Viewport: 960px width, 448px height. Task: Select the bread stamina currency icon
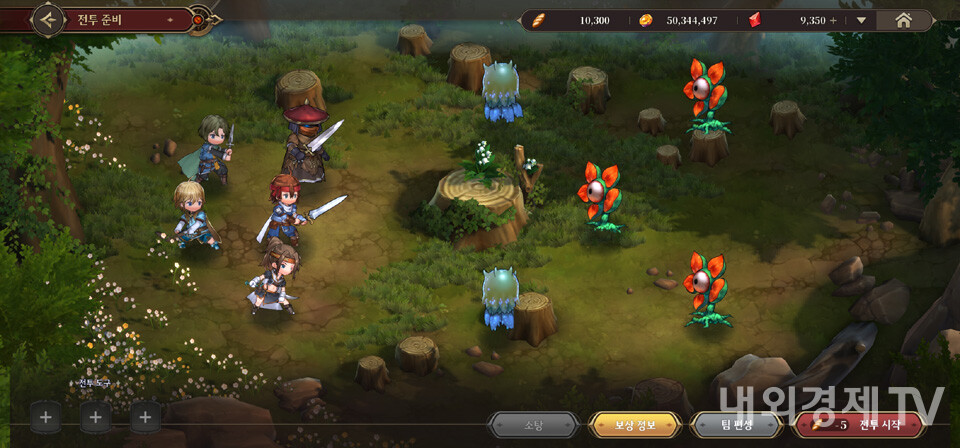coord(539,20)
